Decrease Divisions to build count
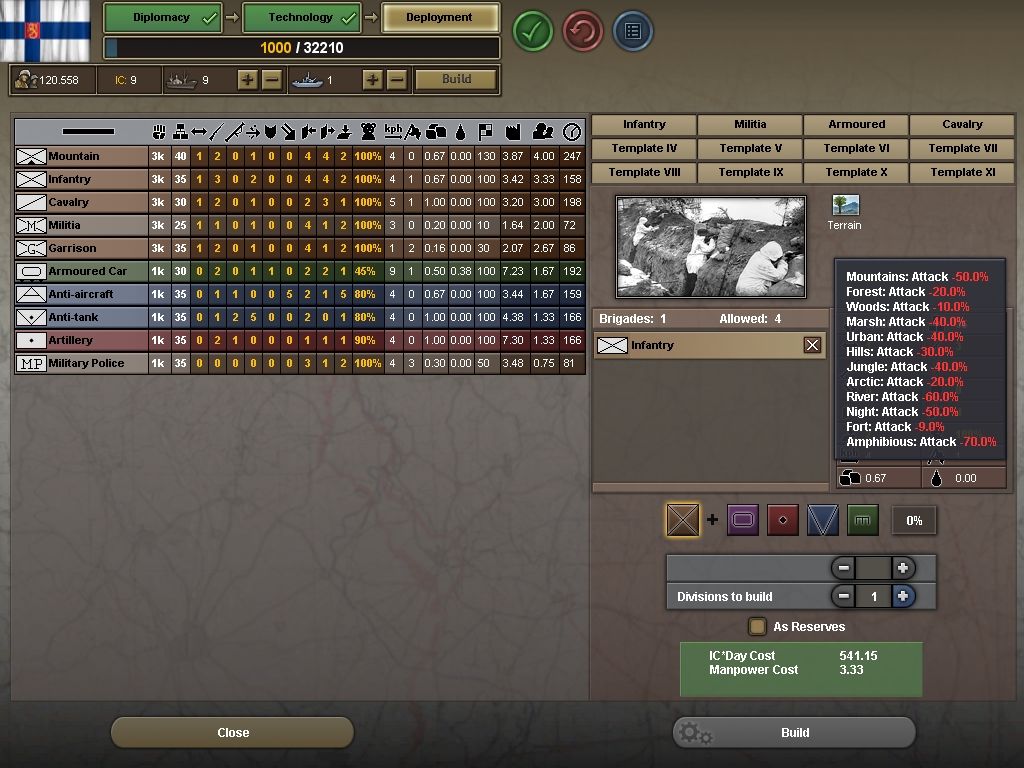Viewport: 1024px width, 768px height. (844, 596)
